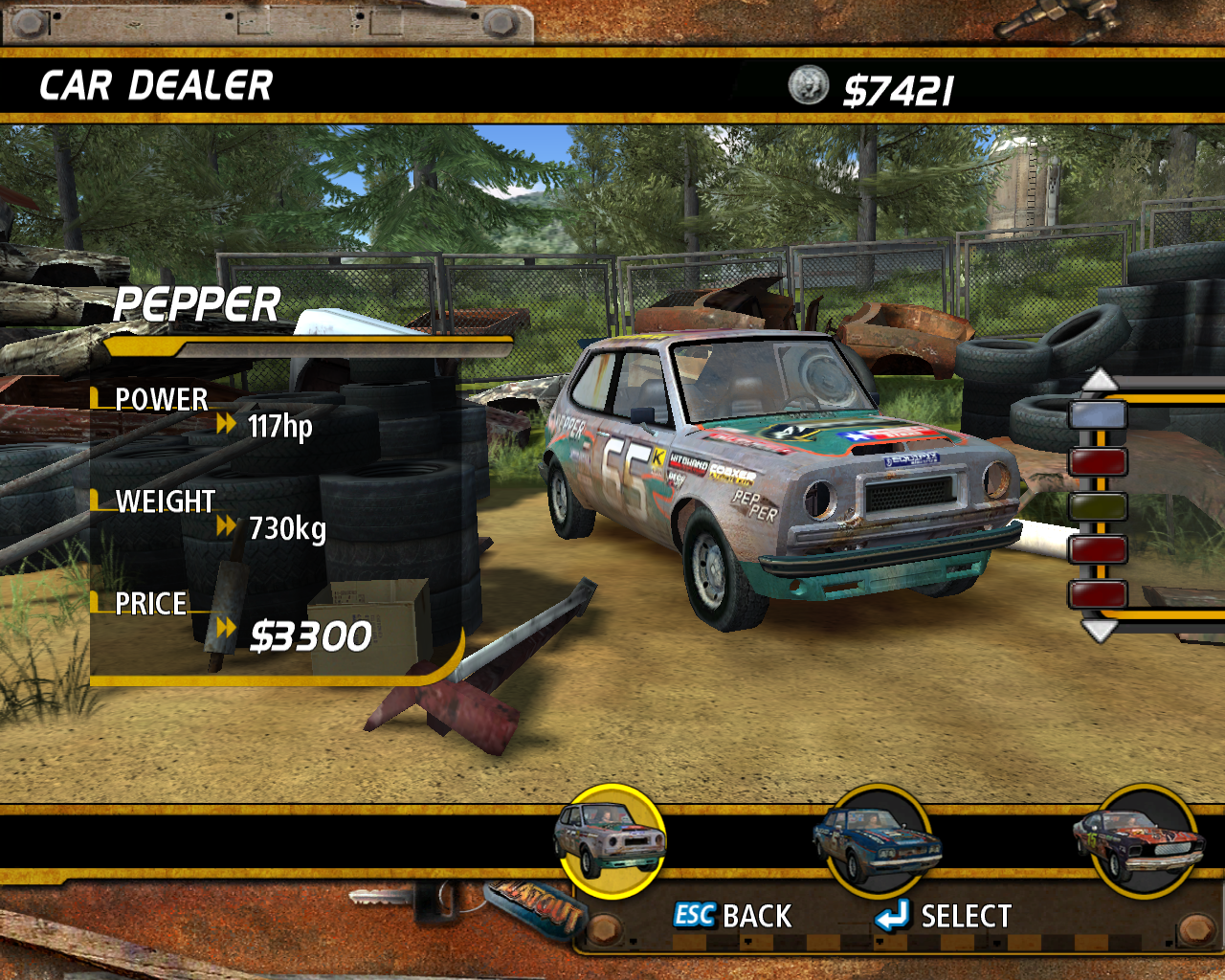Click the up arrow above paint swatches

(x=1099, y=379)
